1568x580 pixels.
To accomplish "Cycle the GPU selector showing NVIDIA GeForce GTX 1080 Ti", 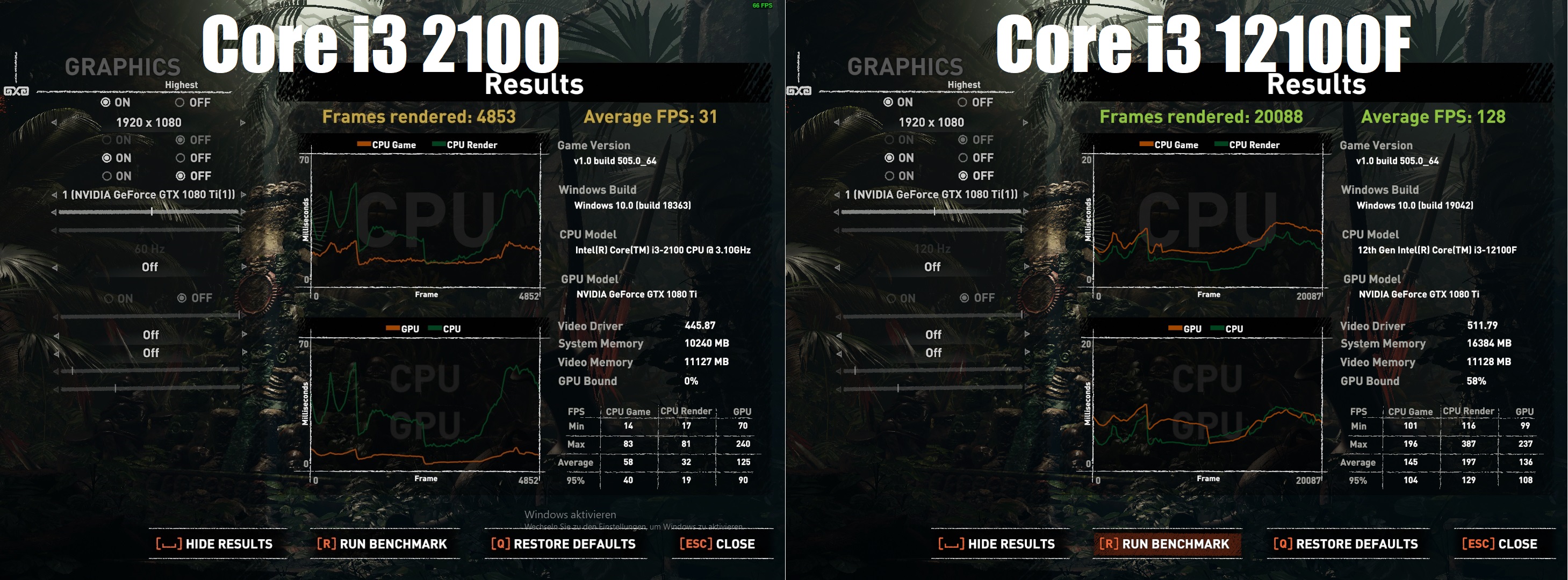I will [146, 194].
